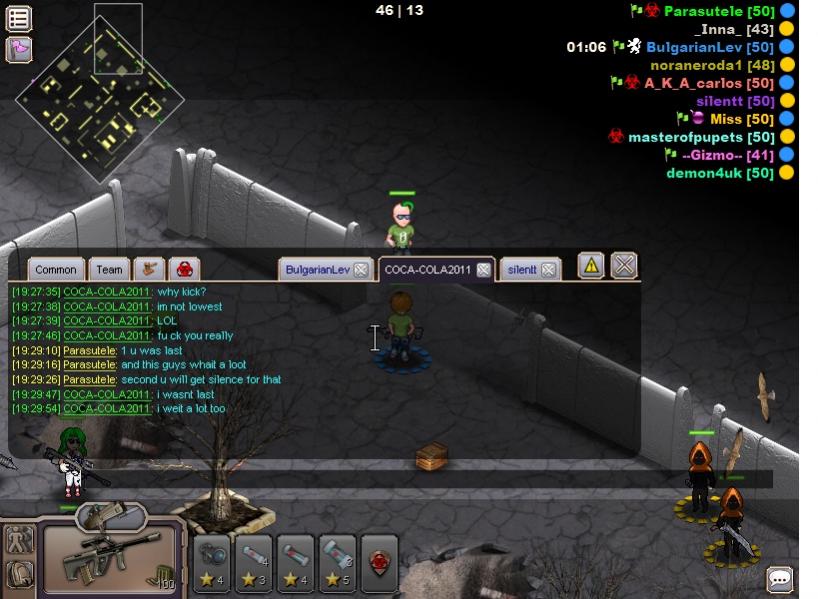Open the backpack inventory
The image size is (818, 599).
(x=19, y=574)
